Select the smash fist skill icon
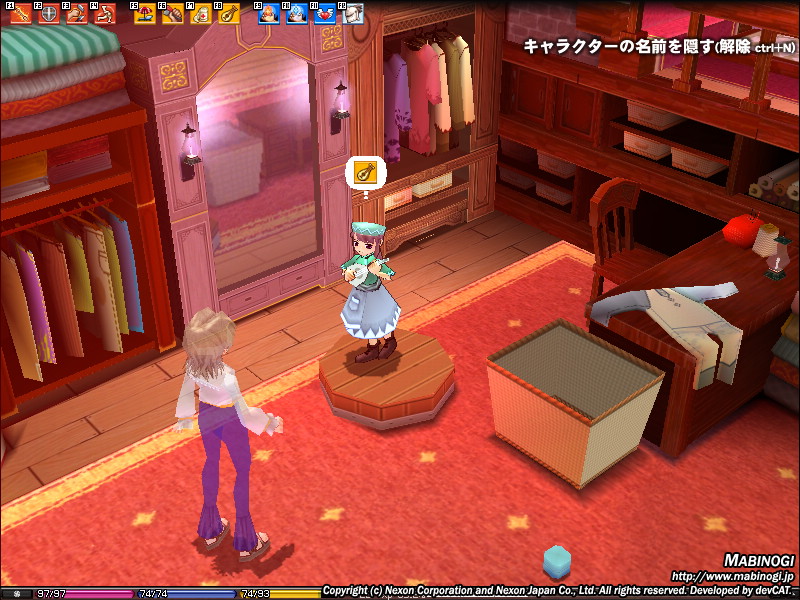Image resolution: width=800 pixels, height=600 pixels. coord(74,15)
